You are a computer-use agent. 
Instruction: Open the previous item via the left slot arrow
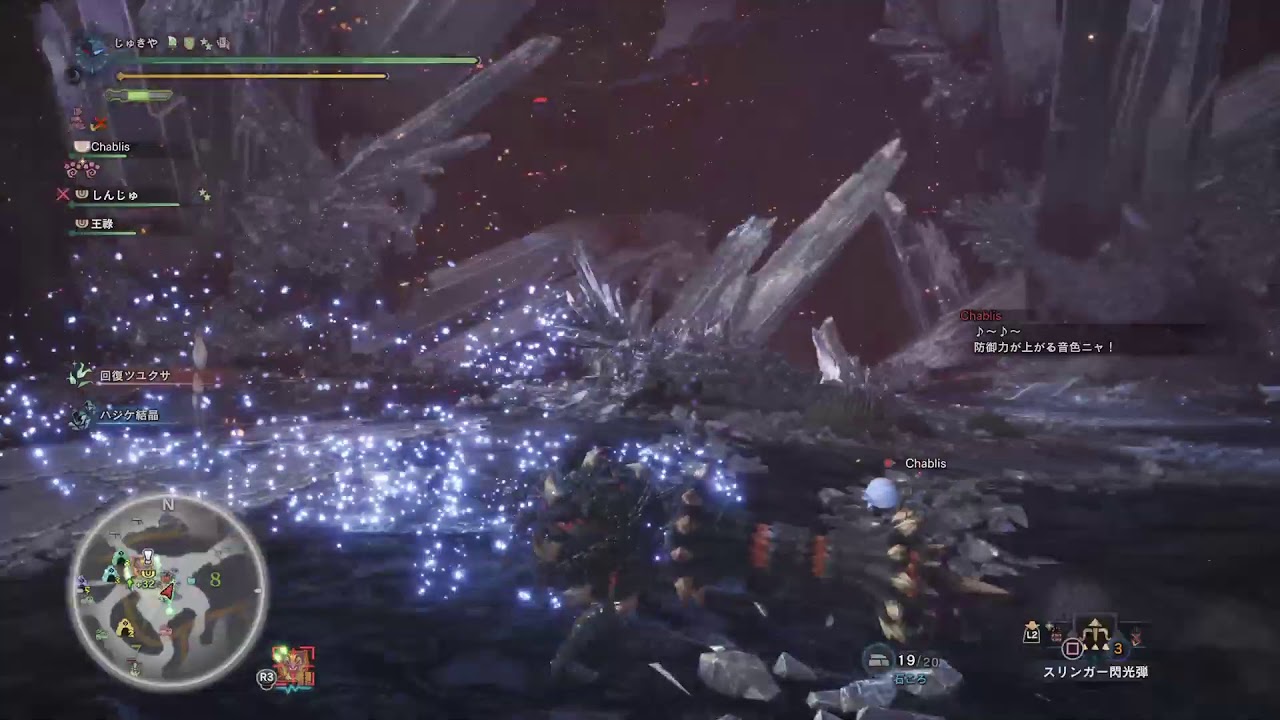[1055, 631]
